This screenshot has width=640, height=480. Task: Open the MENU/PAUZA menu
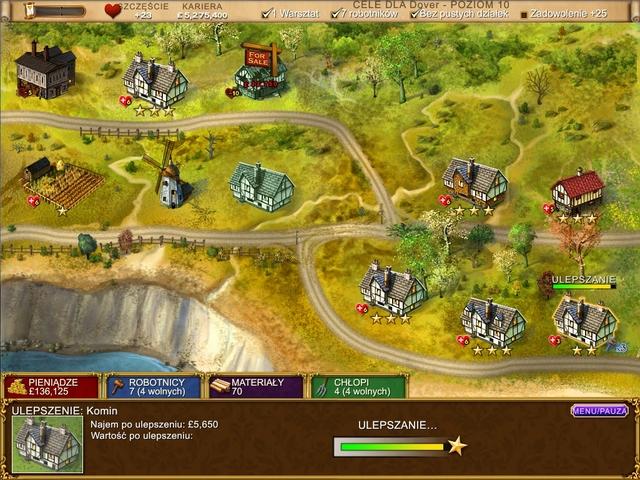pos(599,410)
